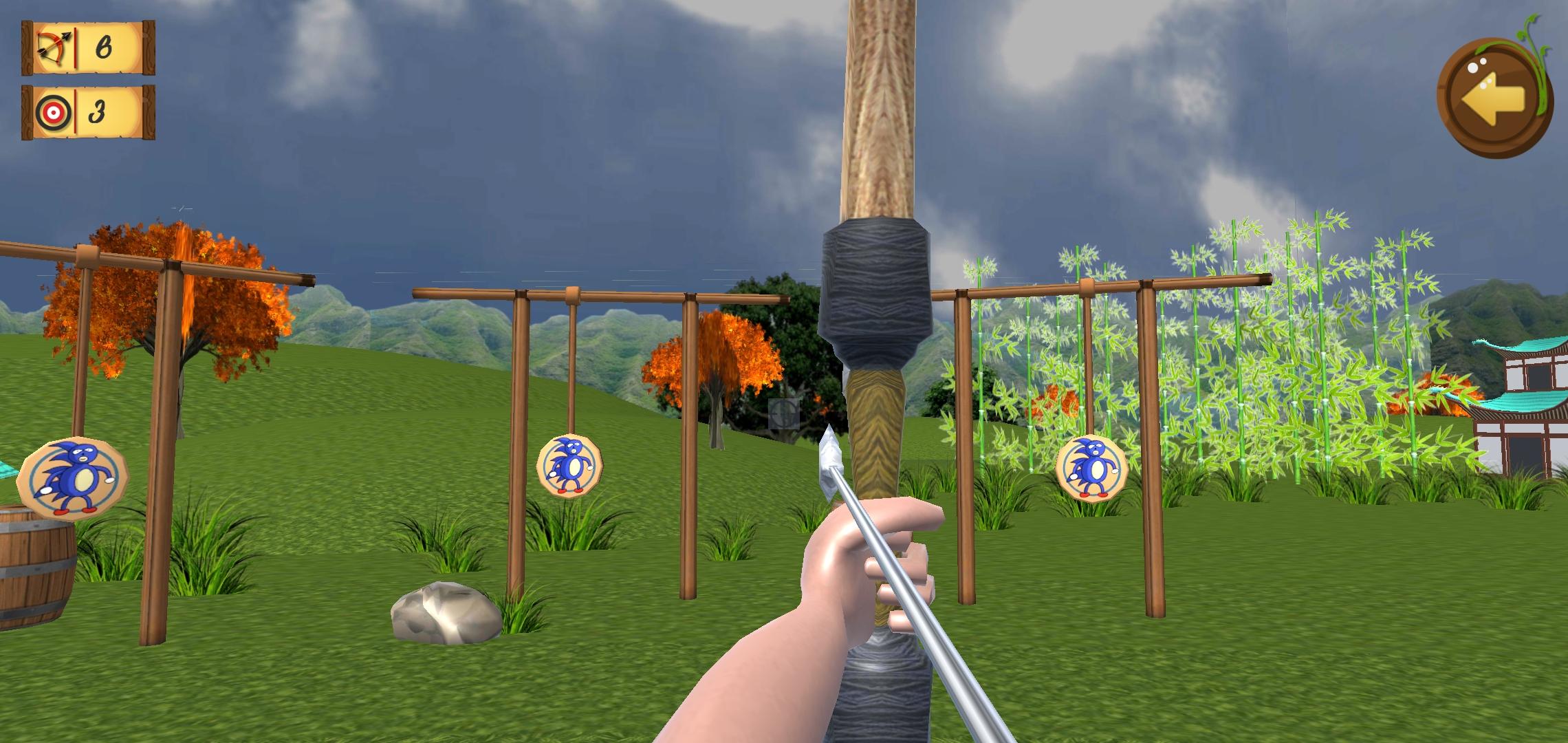
Task: Select the arrow count panel showing 6
Action: pyautogui.click(x=89, y=48)
